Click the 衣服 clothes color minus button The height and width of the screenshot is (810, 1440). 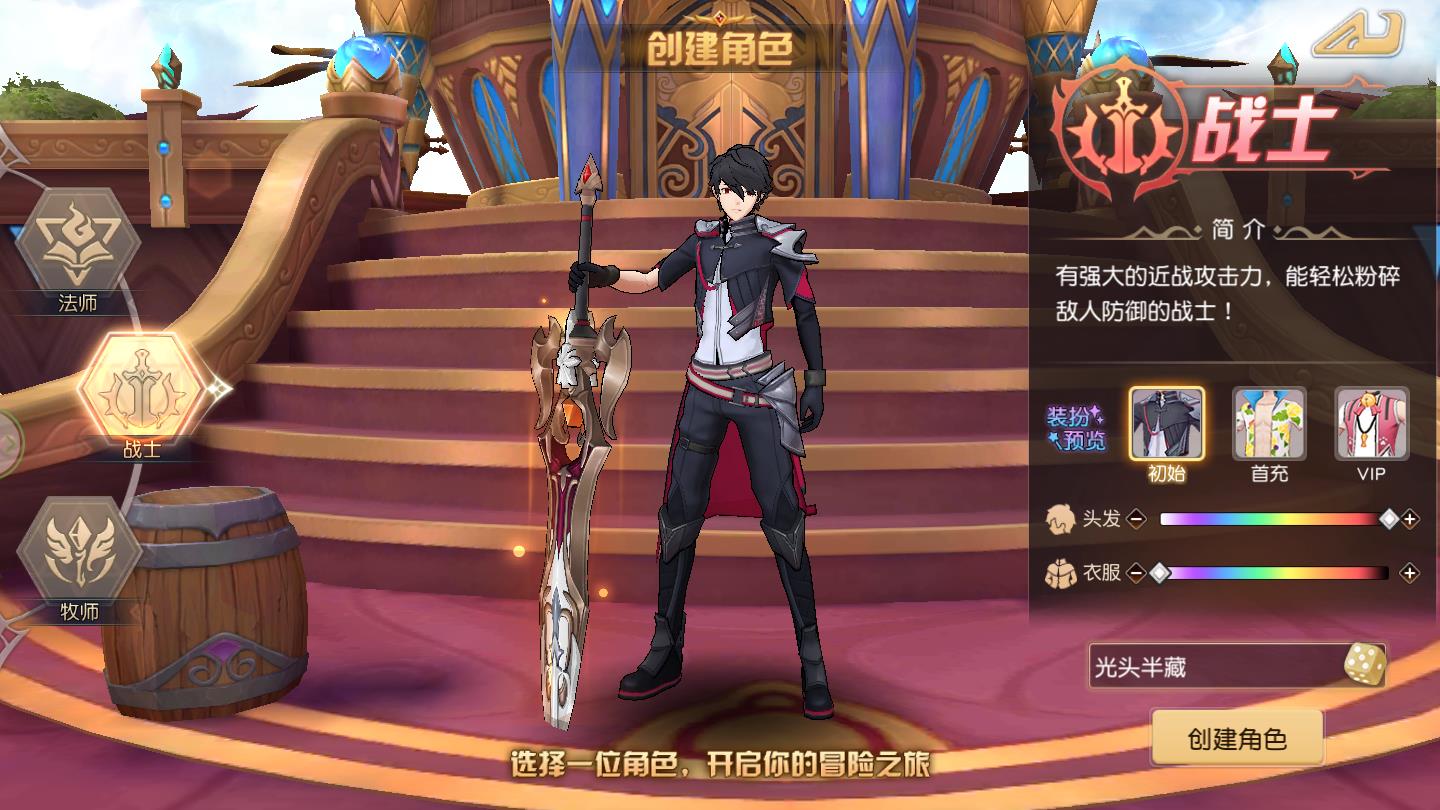(1136, 573)
